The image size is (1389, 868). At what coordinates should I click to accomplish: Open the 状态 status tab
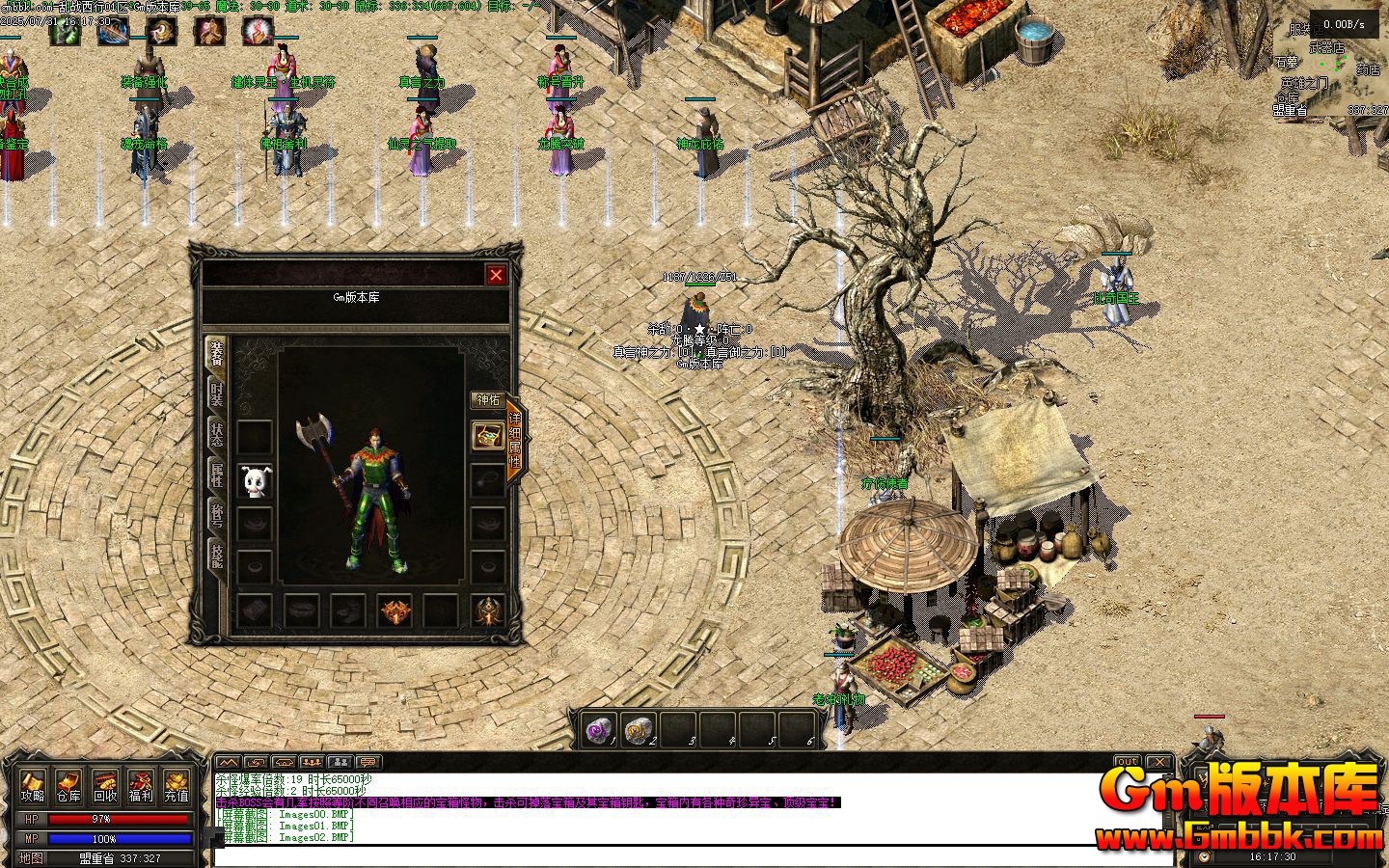tap(217, 435)
